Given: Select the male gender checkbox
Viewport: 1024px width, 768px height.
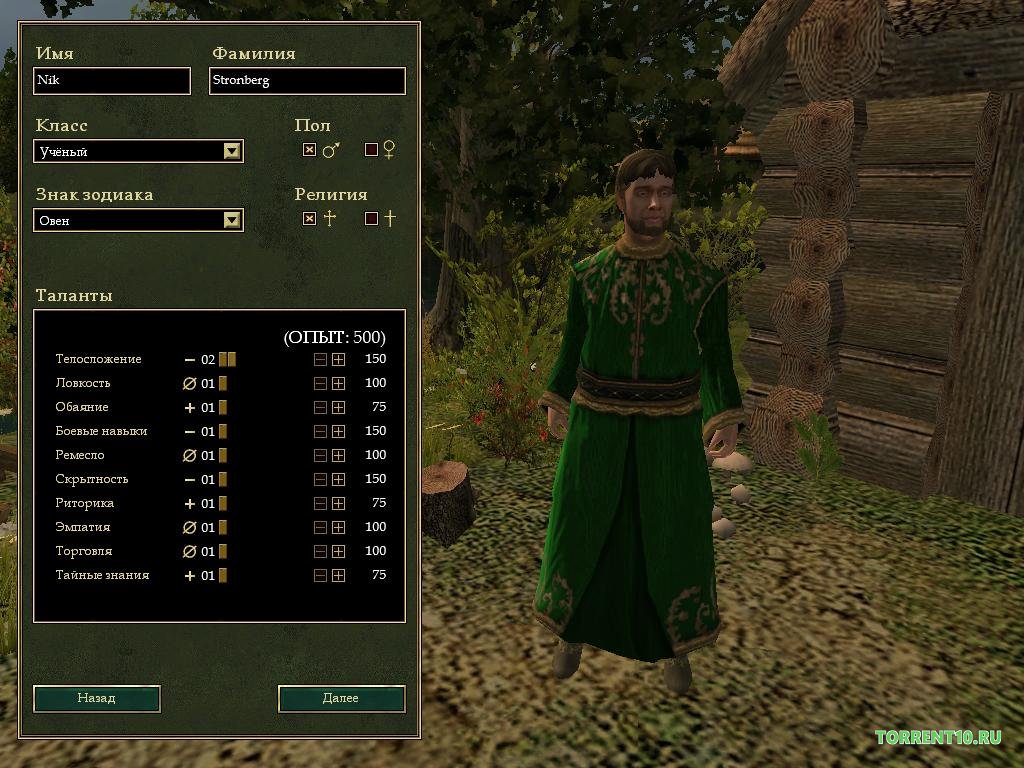Looking at the screenshot, I should pos(310,150).
